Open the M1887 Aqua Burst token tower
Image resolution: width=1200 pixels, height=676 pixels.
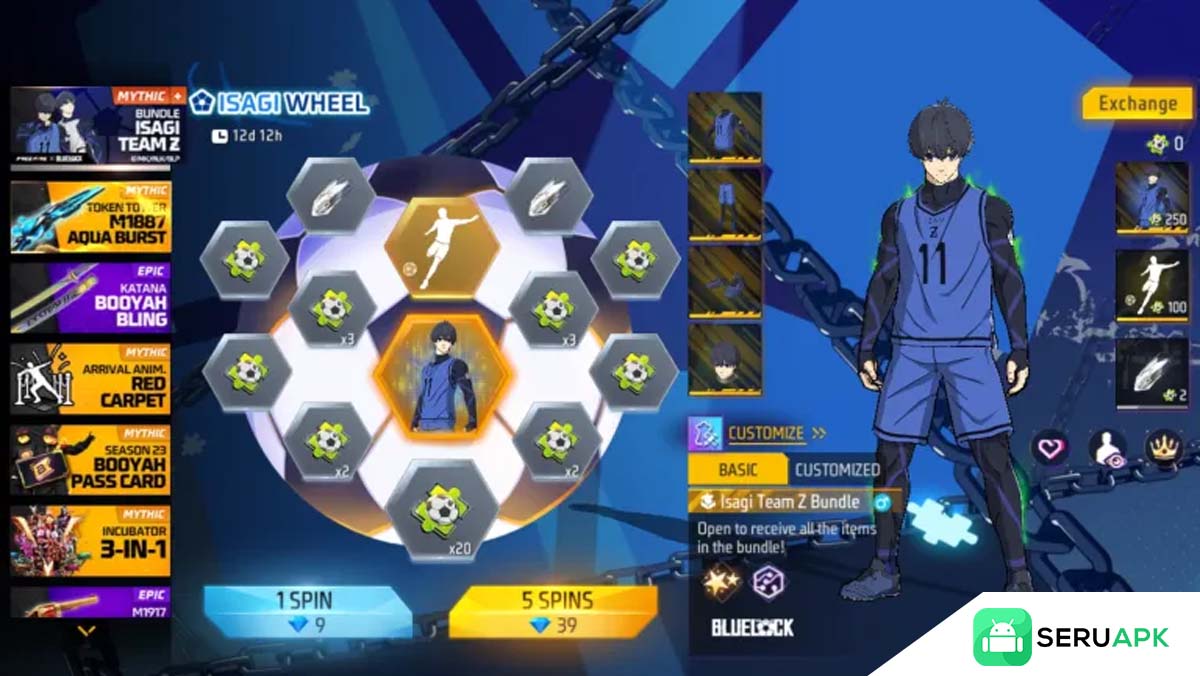click(x=91, y=217)
